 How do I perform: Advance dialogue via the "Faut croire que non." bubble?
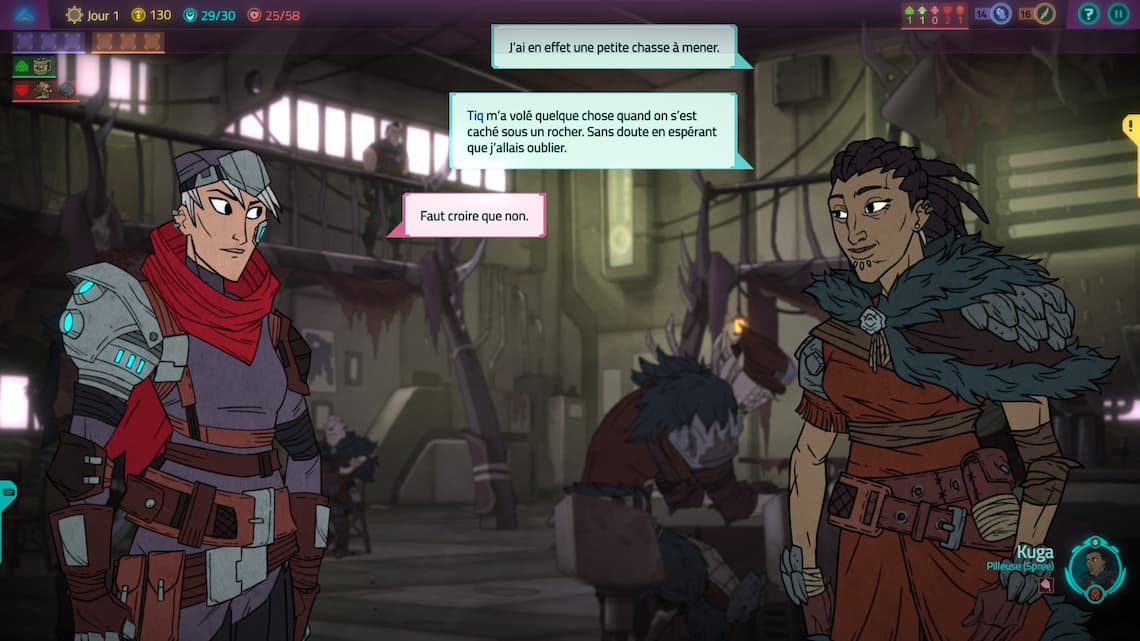474,215
